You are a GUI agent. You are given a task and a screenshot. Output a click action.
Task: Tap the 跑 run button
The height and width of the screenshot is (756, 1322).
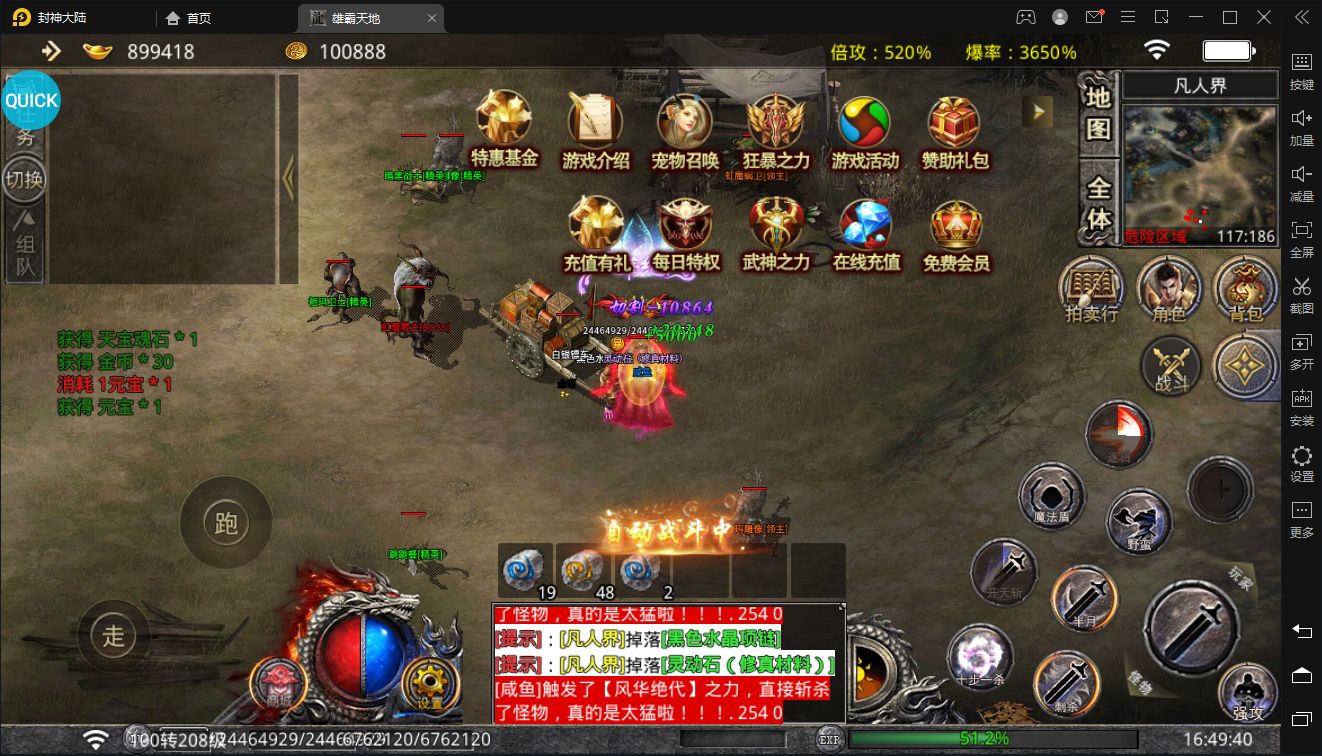click(x=226, y=522)
